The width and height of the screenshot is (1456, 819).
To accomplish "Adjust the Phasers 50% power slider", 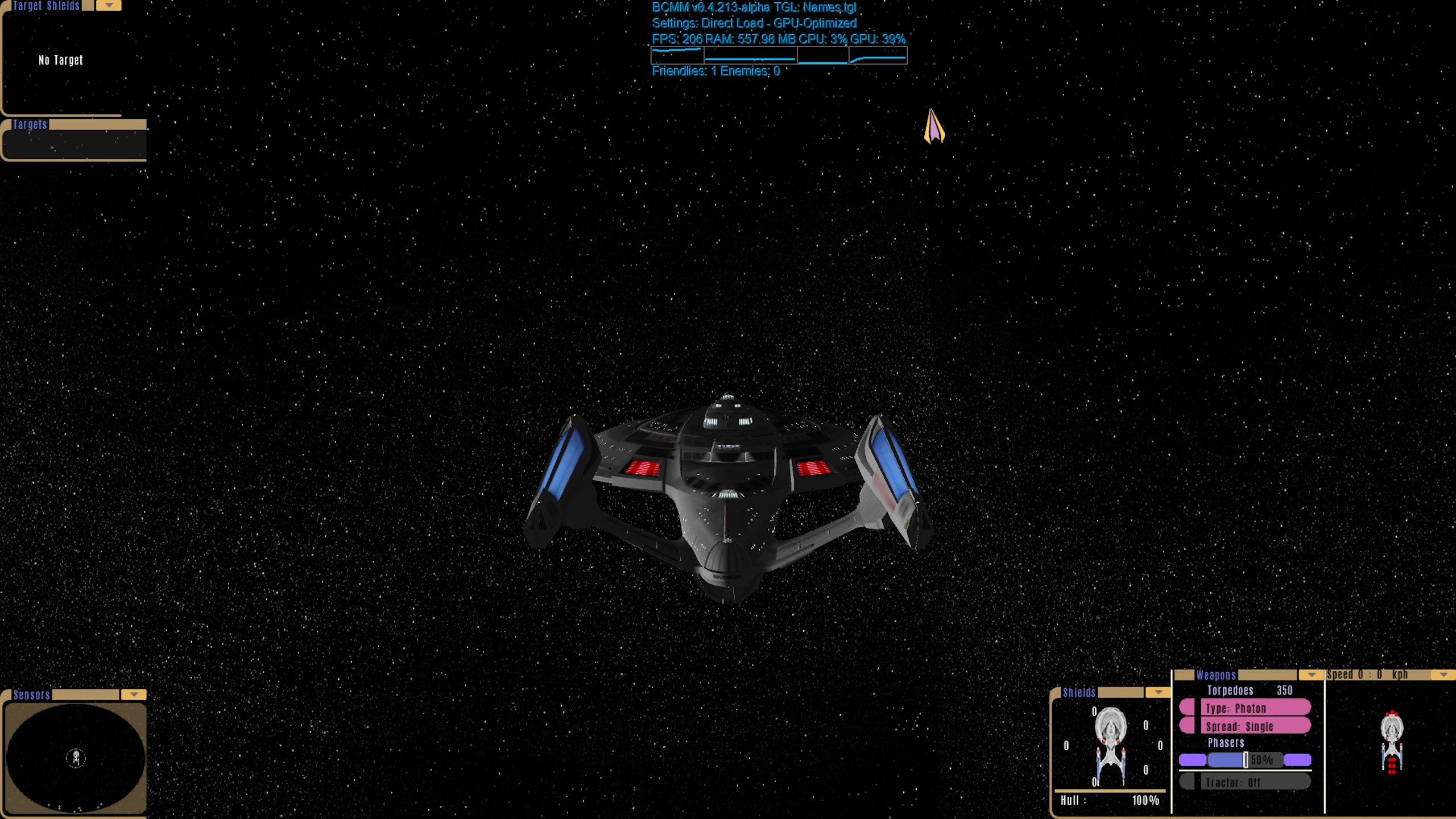I will (x=1245, y=760).
